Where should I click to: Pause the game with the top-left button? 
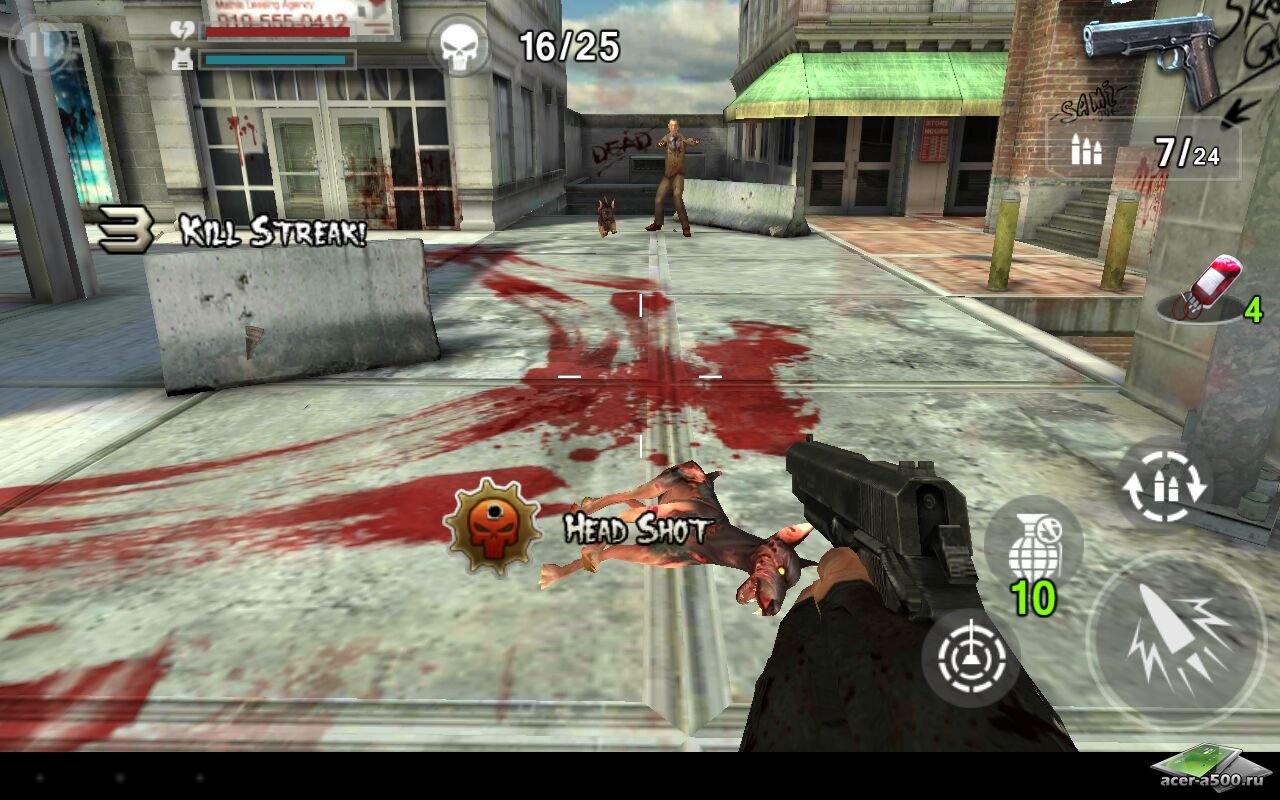coord(40,45)
